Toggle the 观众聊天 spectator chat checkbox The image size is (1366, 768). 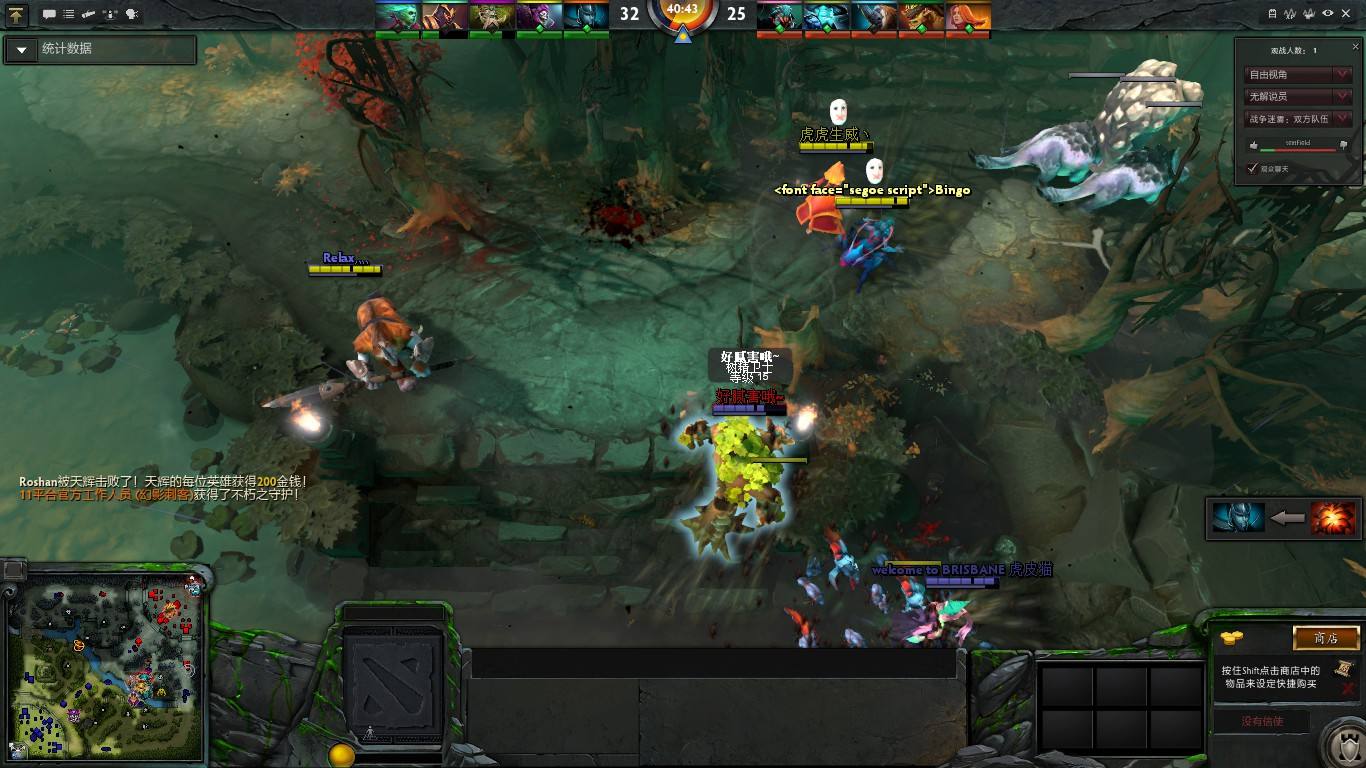click(x=1253, y=168)
